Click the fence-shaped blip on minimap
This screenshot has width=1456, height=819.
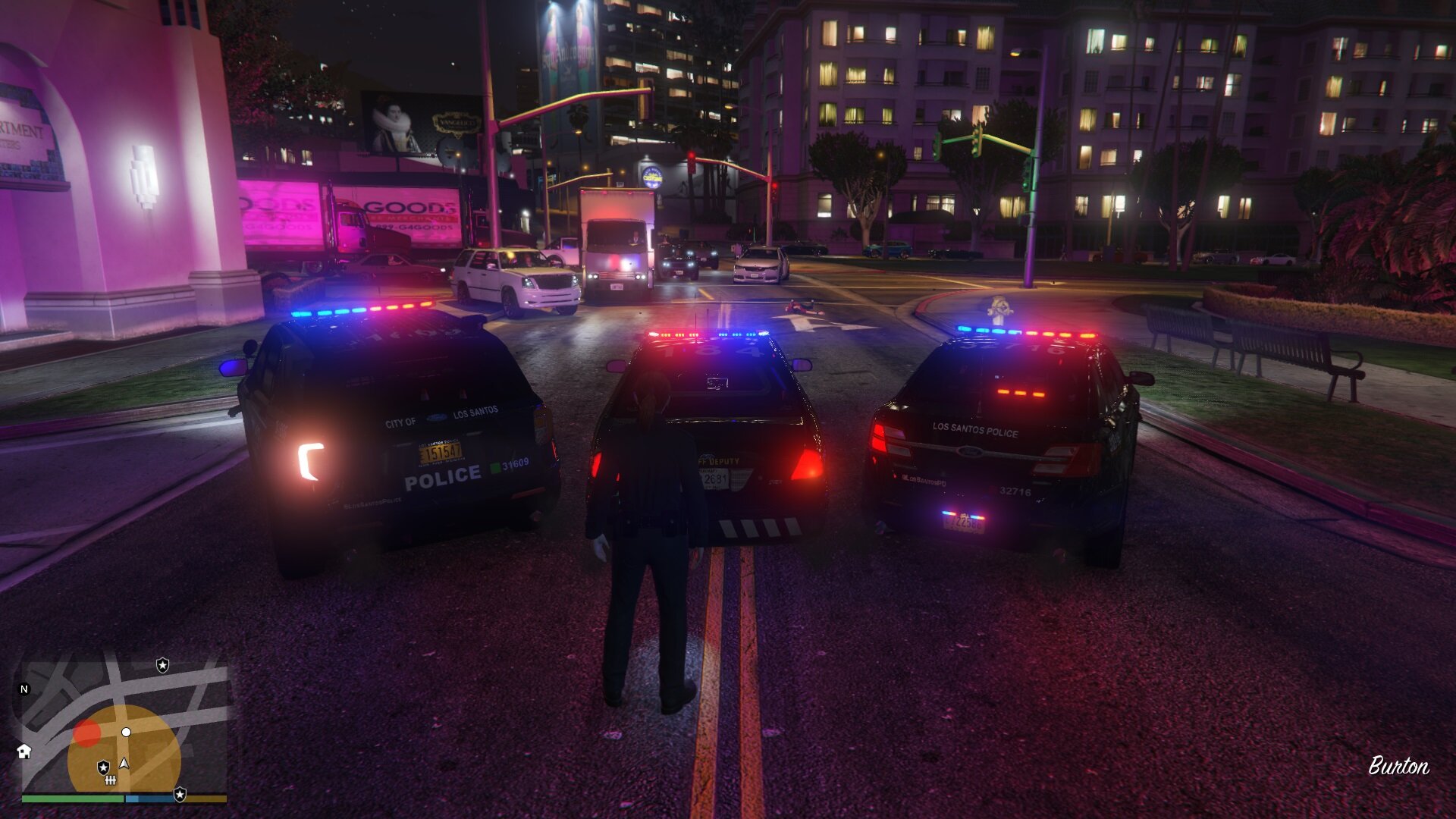click(x=111, y=780)
